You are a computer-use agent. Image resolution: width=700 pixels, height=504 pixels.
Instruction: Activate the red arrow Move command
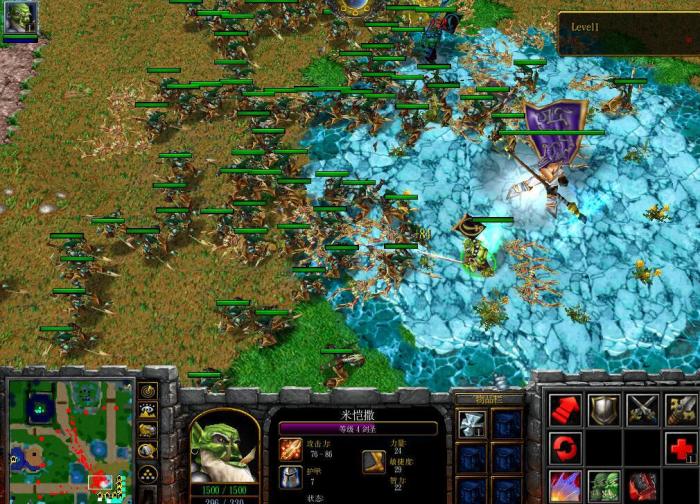pos(566,408)
